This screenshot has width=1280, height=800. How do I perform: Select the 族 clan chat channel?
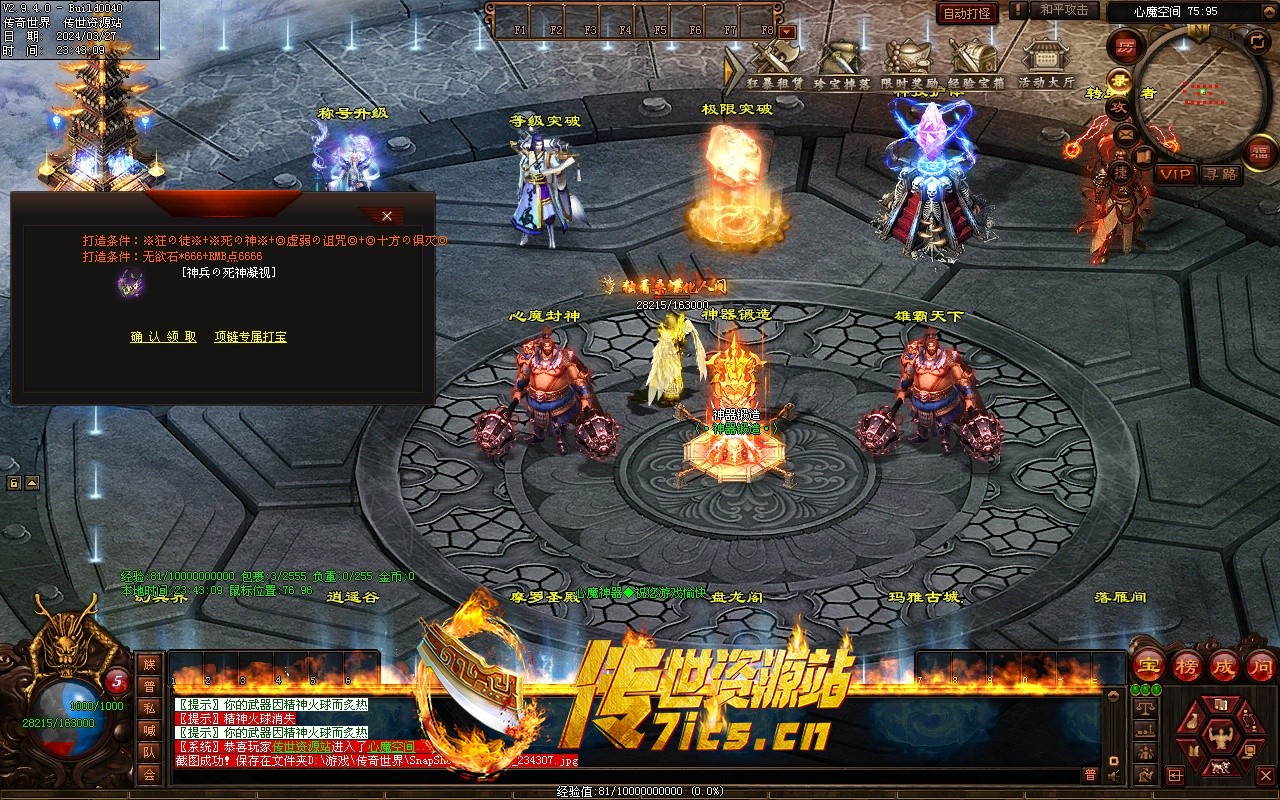[149, 665]
